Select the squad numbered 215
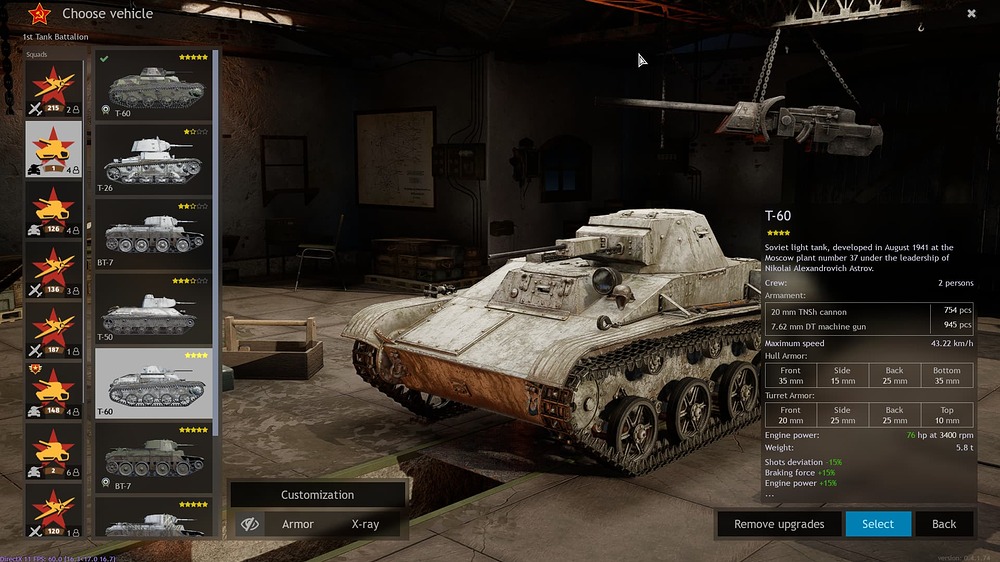1000x562 pixels. point(54,89)
